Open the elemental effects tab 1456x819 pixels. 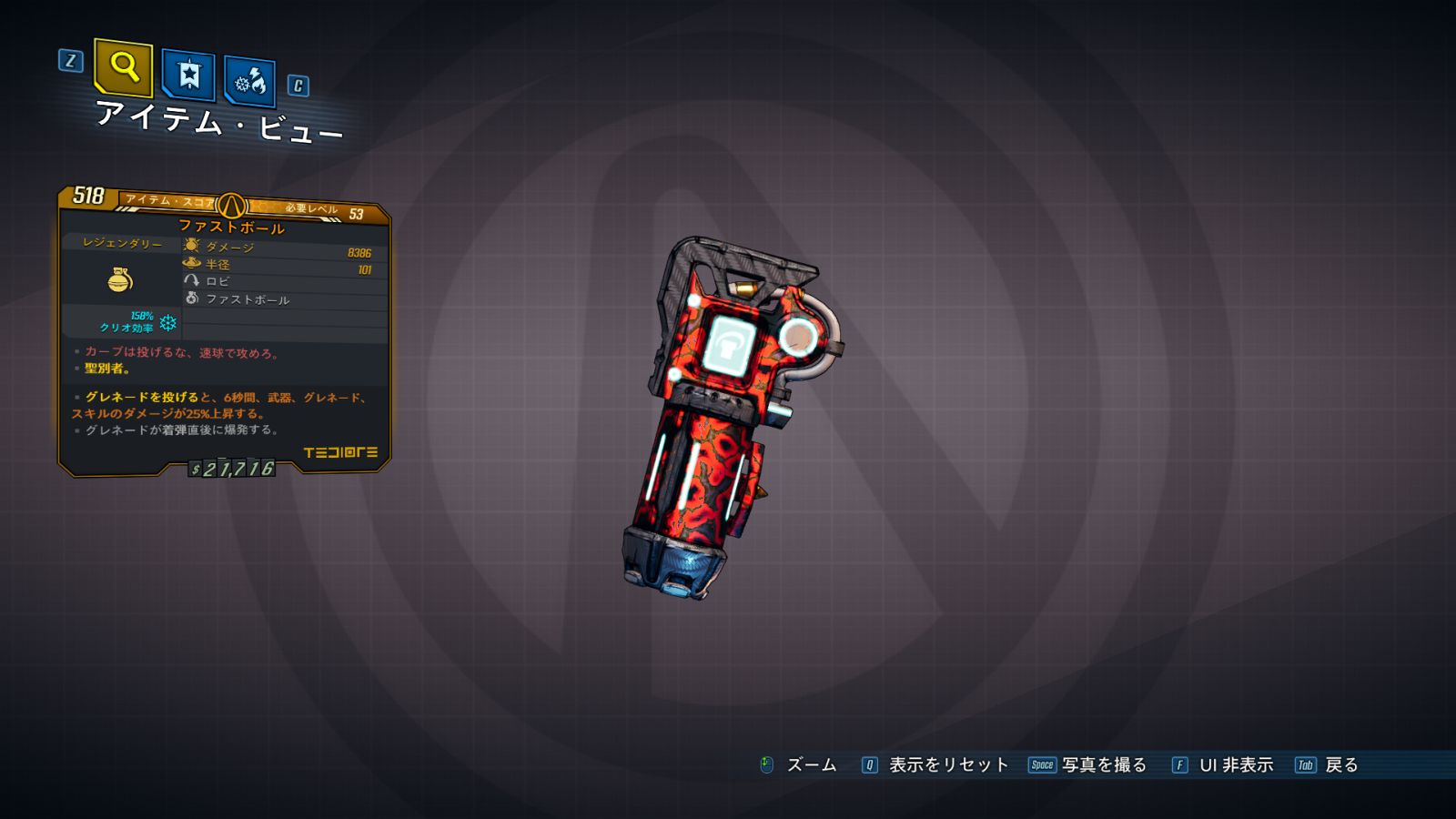pyautogui.click(x=249, y=83)
